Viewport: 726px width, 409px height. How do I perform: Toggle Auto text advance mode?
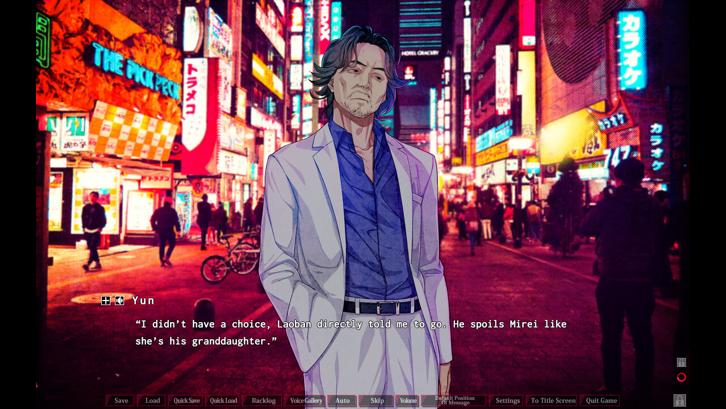tap(342, 401)
